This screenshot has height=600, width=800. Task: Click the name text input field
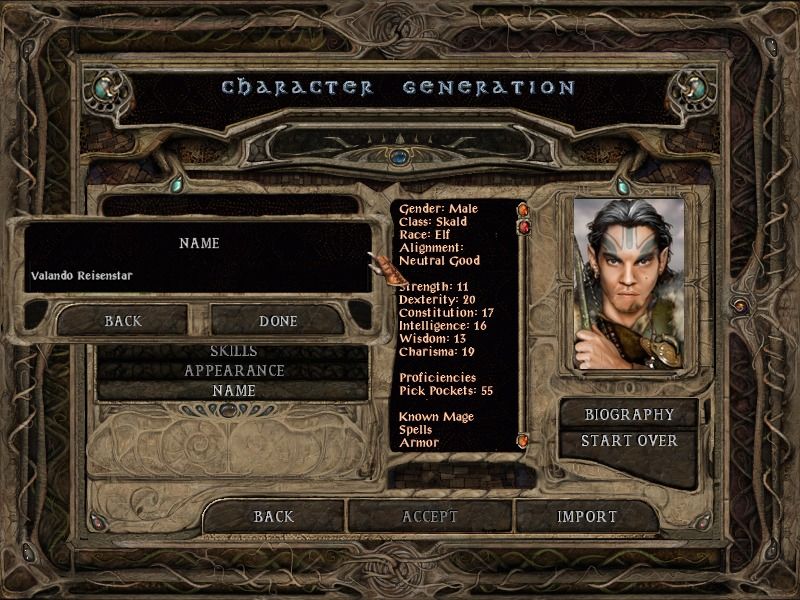(198, 275)
